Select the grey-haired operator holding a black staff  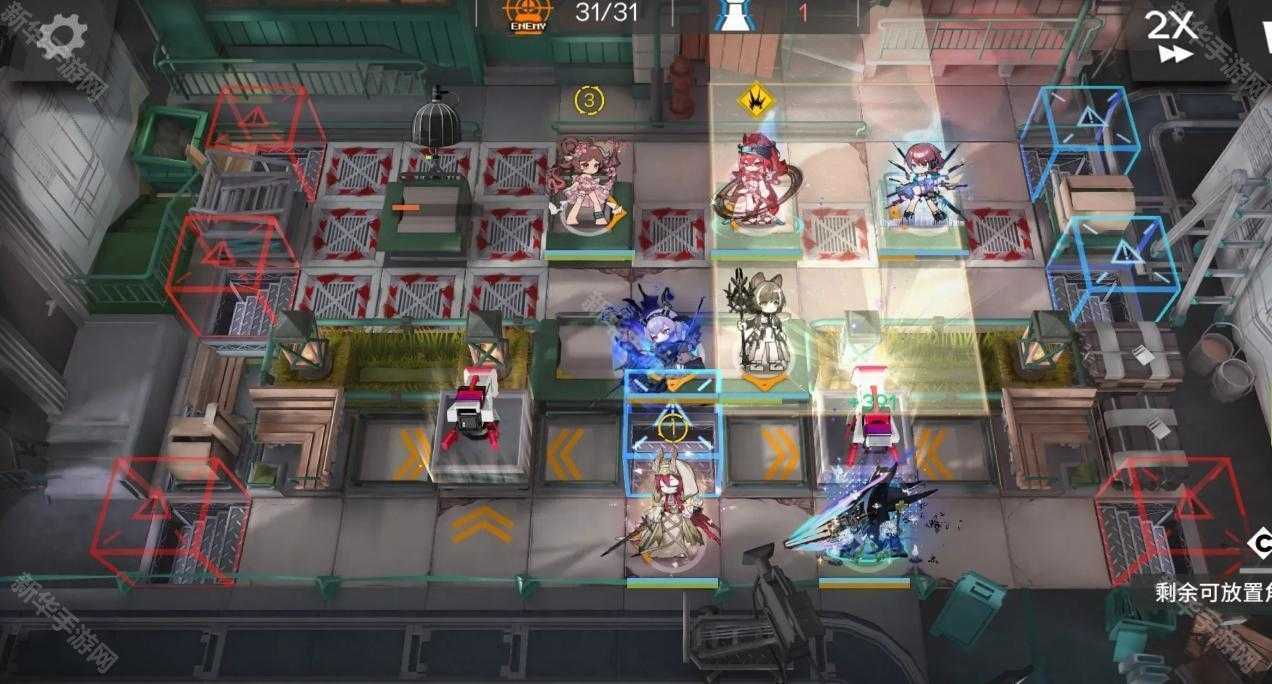click(x=765, y=325)
